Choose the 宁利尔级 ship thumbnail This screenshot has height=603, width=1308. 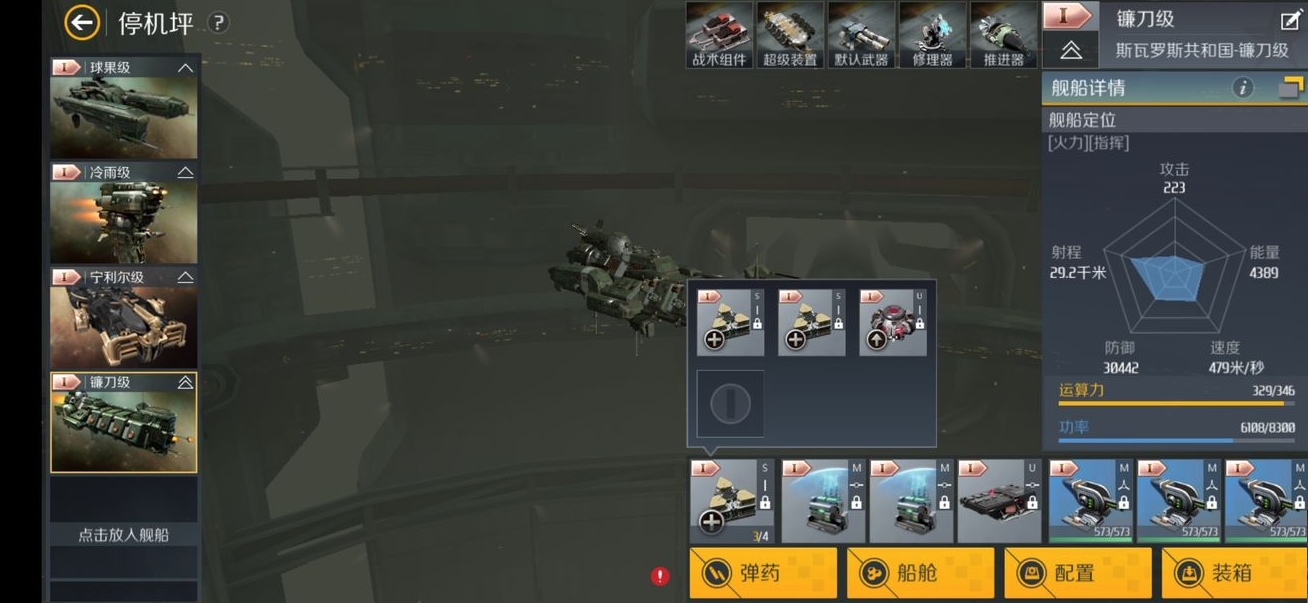click(124, 318)
